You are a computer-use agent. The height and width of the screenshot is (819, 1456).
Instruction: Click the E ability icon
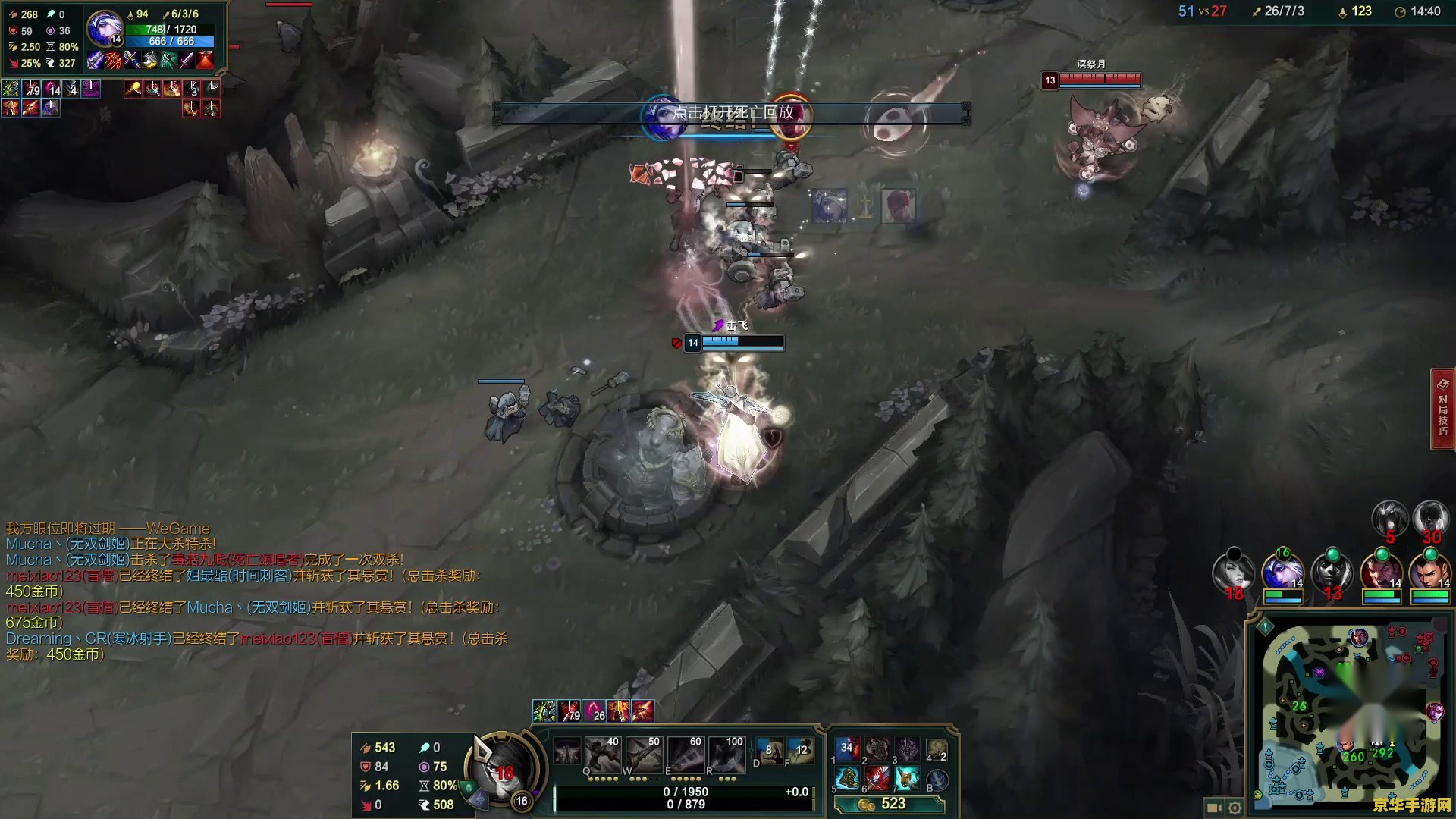[685, 755]
